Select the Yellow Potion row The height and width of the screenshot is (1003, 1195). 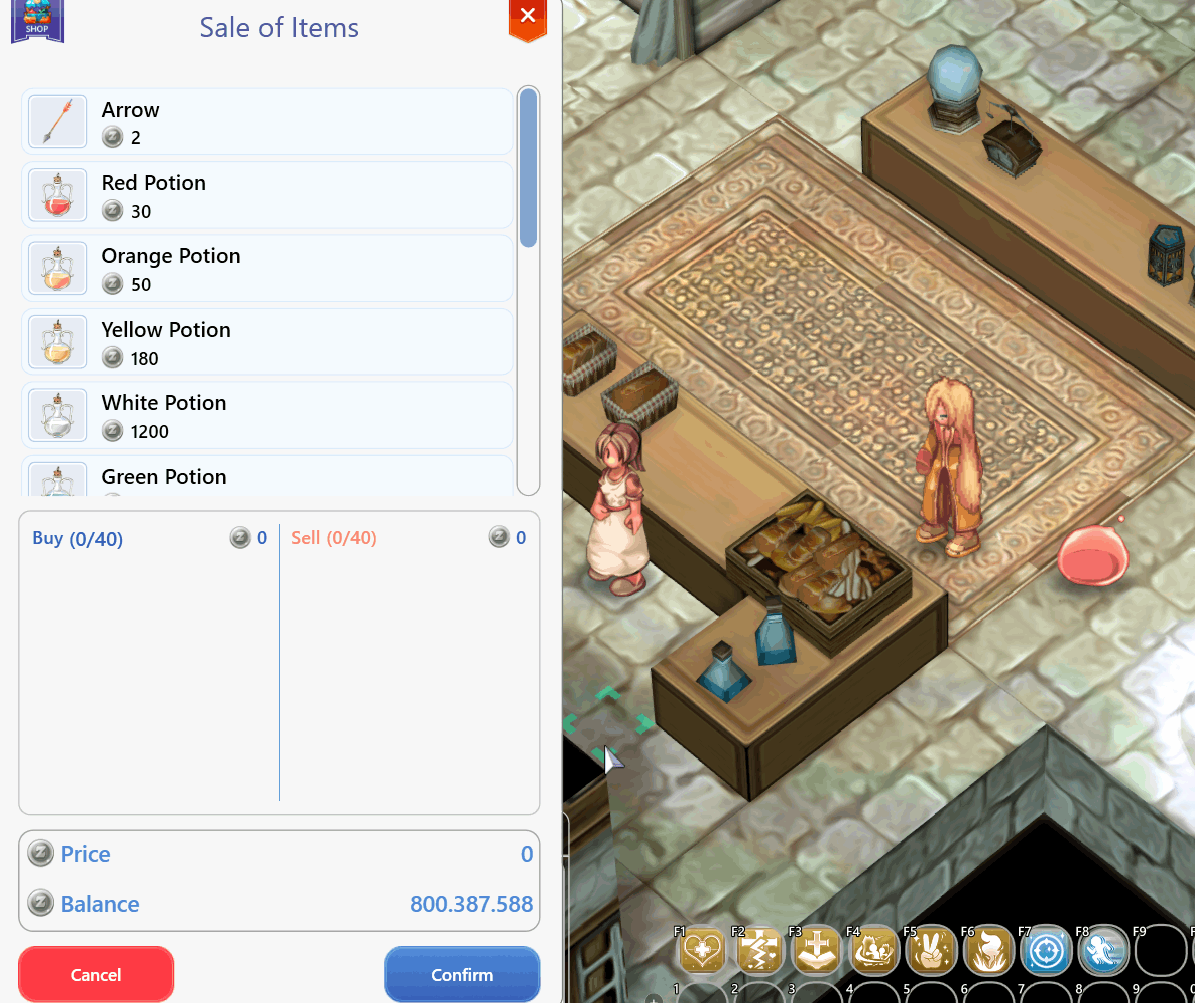(x=267, y=343)
